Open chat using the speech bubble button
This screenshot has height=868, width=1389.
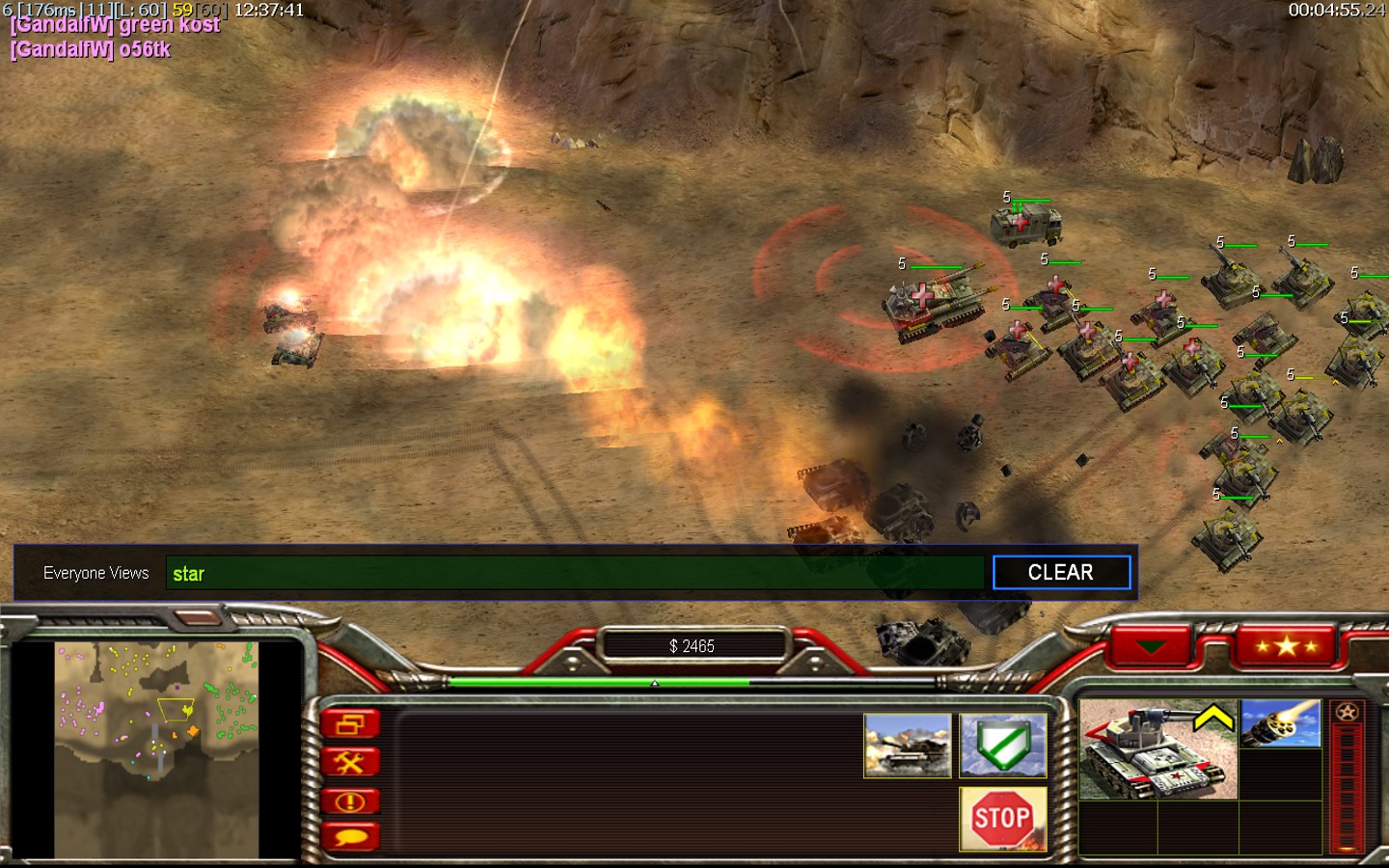pyautogui.click(x=350, y=837)
